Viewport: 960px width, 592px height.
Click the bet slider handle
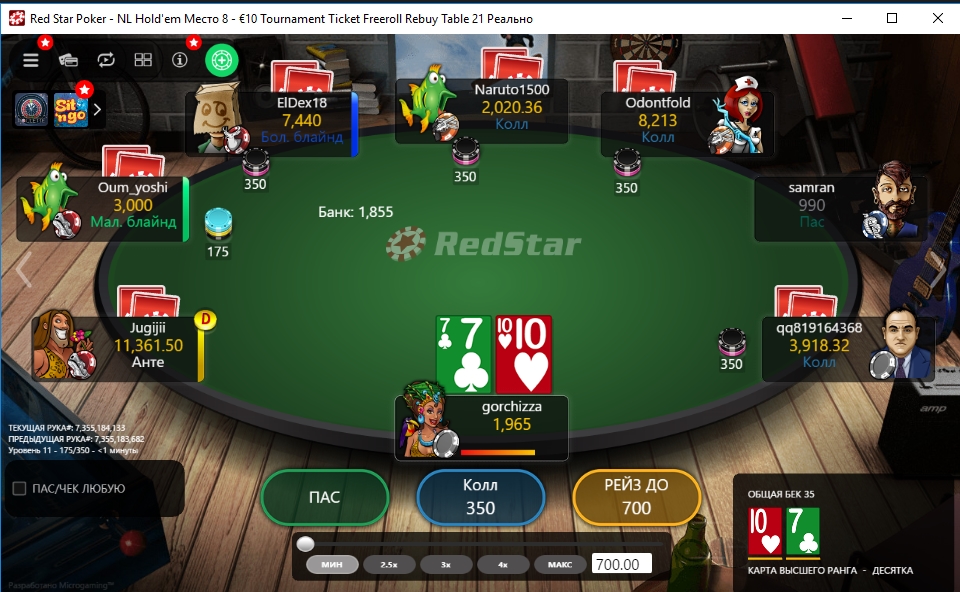(306, 544)
